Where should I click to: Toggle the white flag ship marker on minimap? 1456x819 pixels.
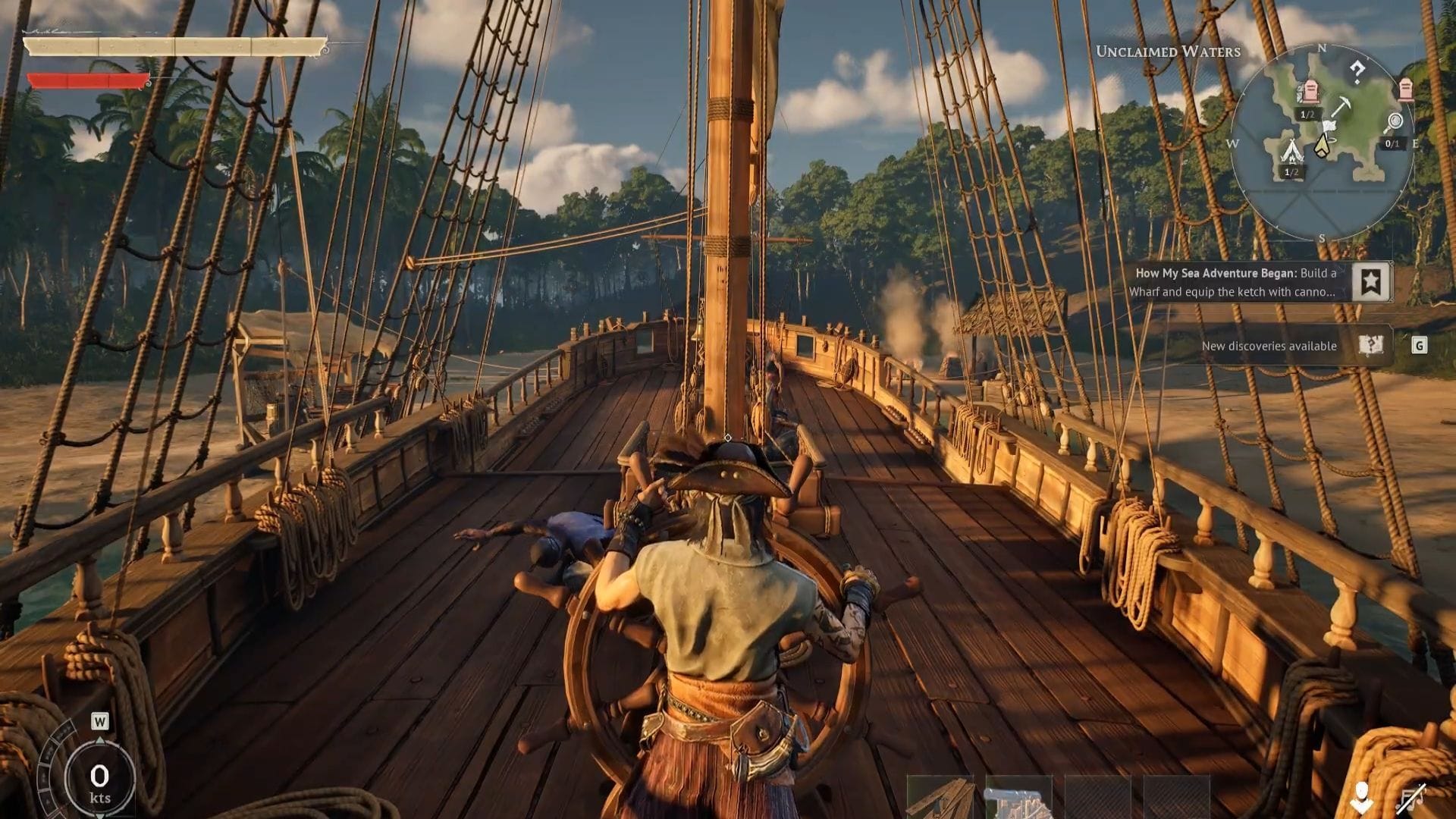(1329, 125)
